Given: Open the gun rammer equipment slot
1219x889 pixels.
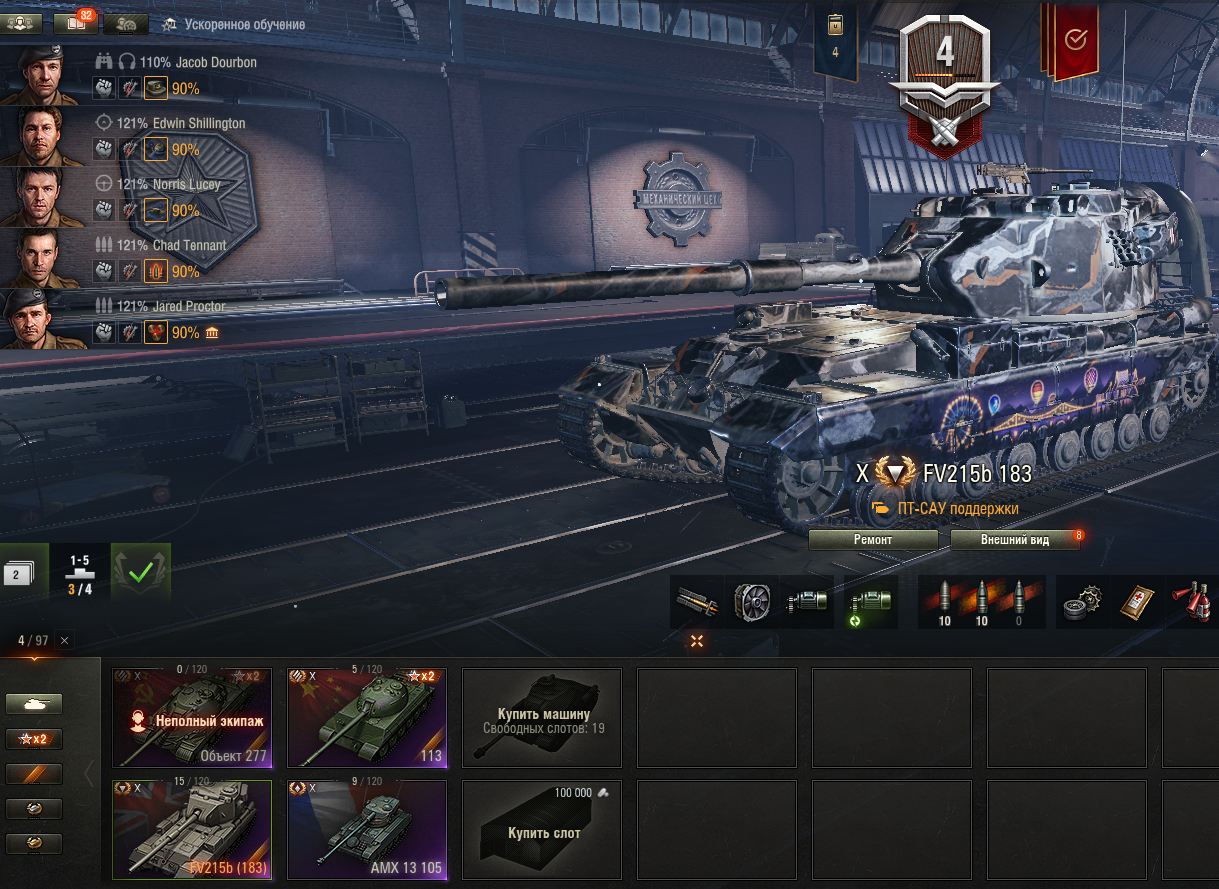Looking at the screenshot, I should 697,602.
